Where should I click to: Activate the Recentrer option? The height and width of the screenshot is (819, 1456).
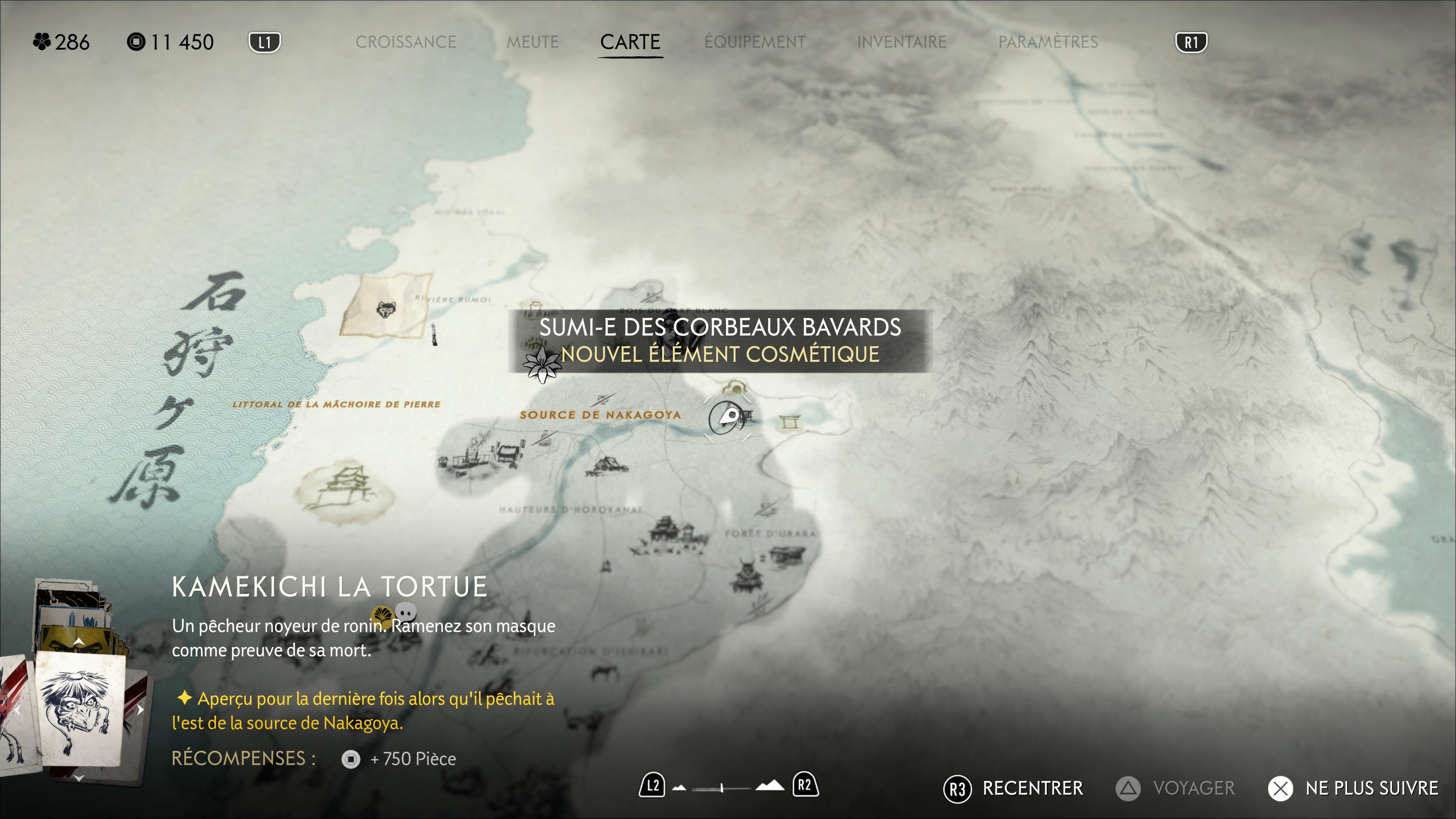(x=1014, y=788)
